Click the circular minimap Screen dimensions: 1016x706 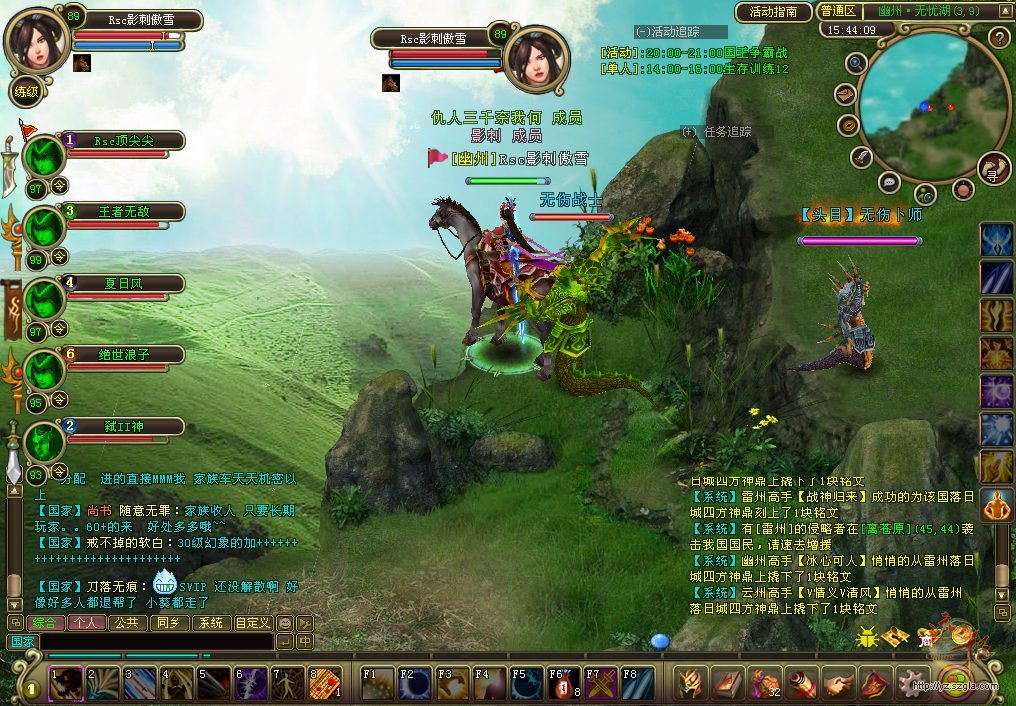coord(927,93)
